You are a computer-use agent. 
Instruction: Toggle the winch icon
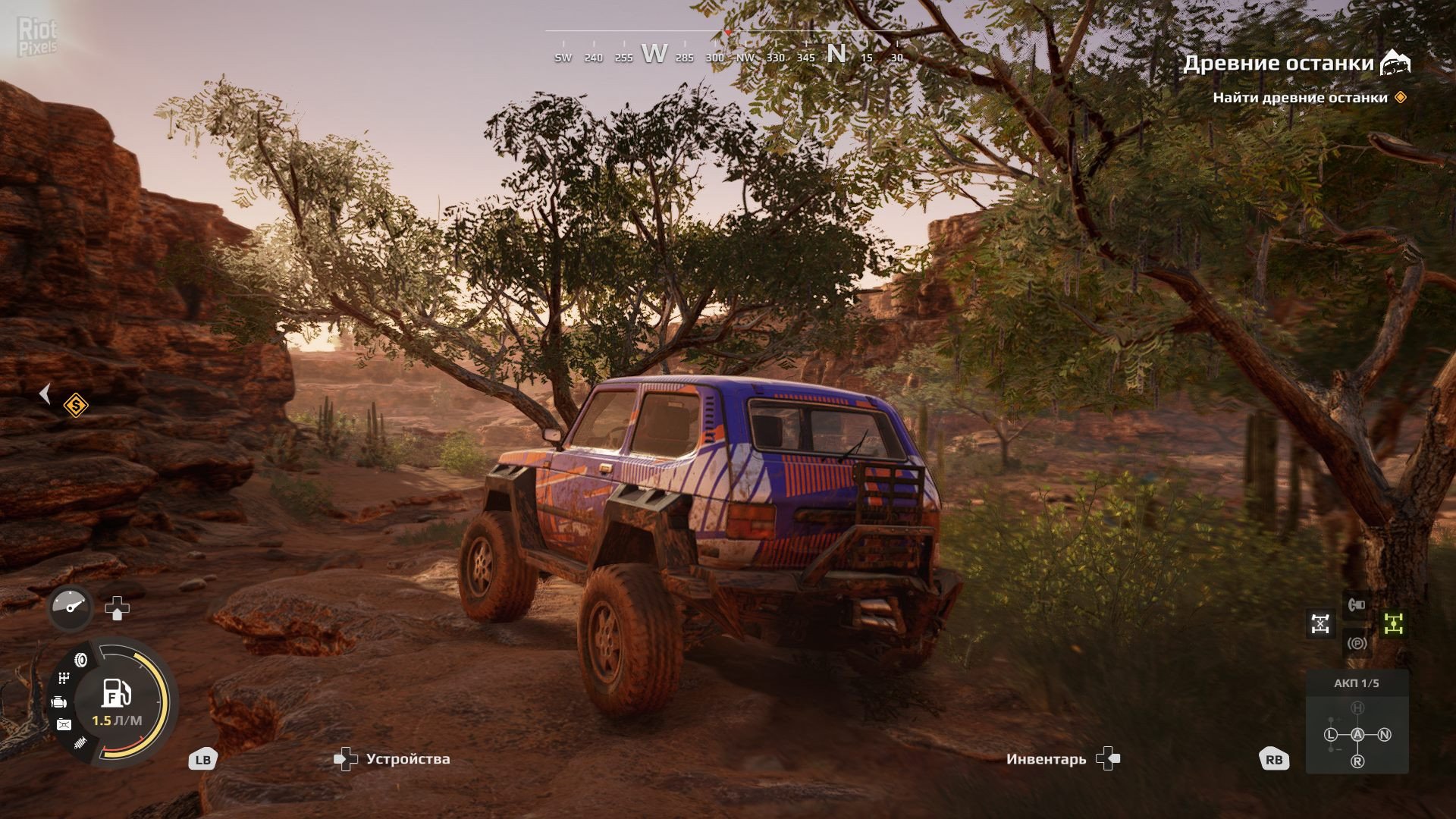[1357, 605]
